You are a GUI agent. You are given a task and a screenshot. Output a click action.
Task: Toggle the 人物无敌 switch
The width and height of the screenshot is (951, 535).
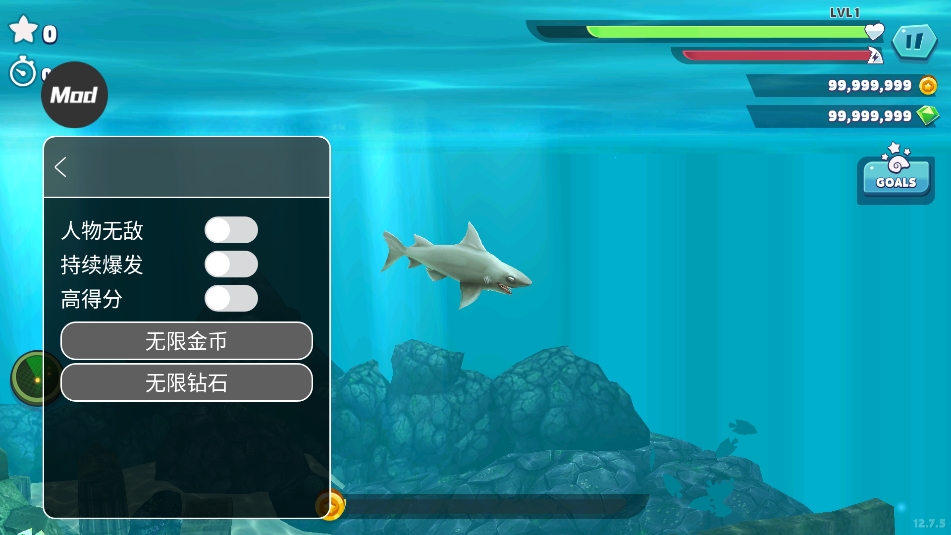click(x=231, y=231)
